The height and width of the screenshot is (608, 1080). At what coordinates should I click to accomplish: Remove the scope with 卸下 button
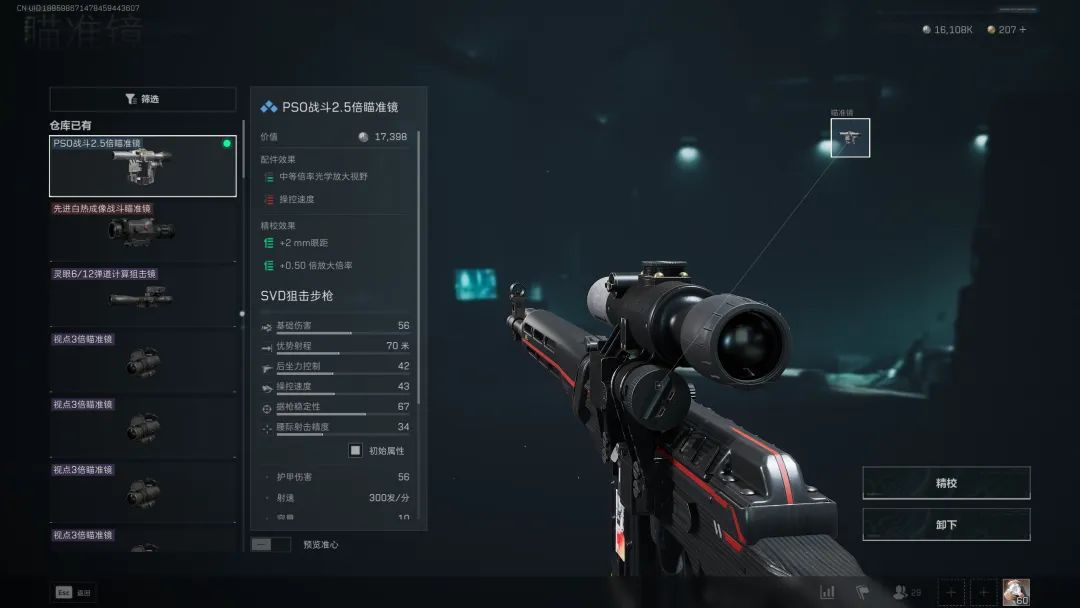pos(945,524)
